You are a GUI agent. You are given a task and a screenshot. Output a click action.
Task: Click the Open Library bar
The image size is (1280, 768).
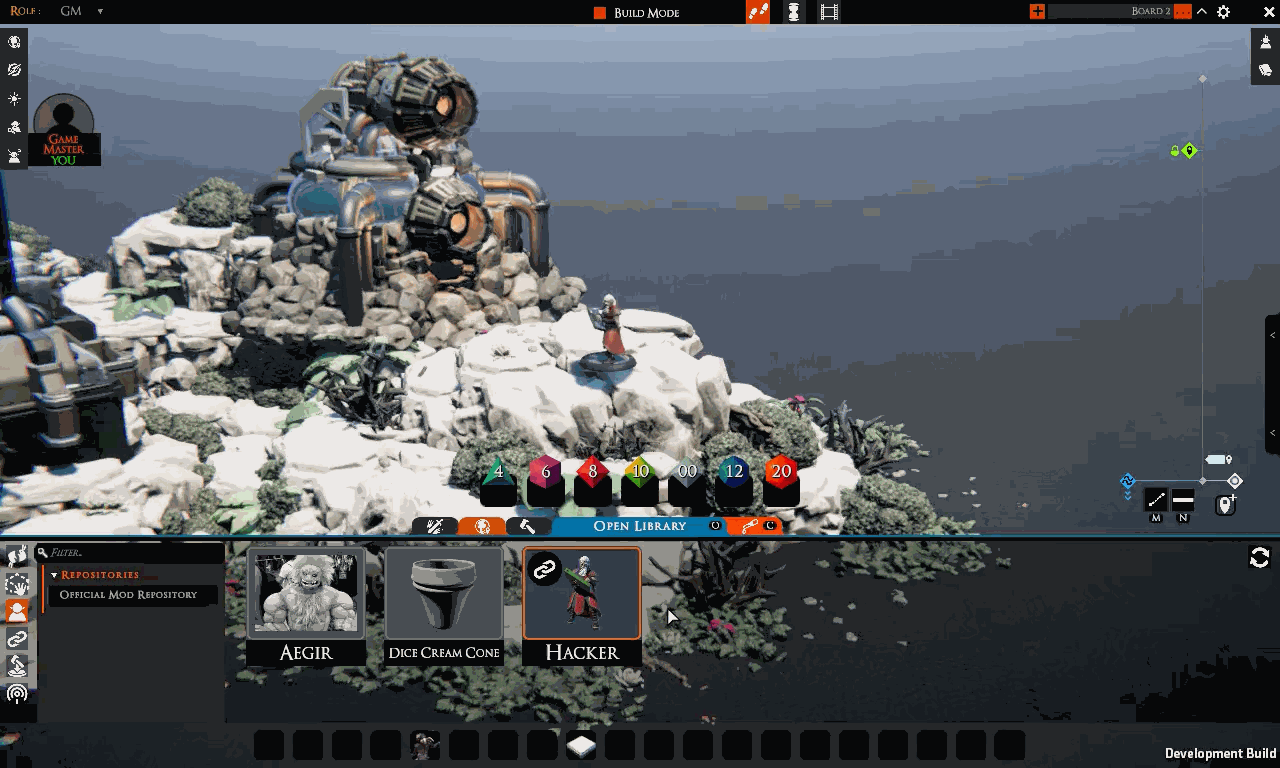[640, 526]
